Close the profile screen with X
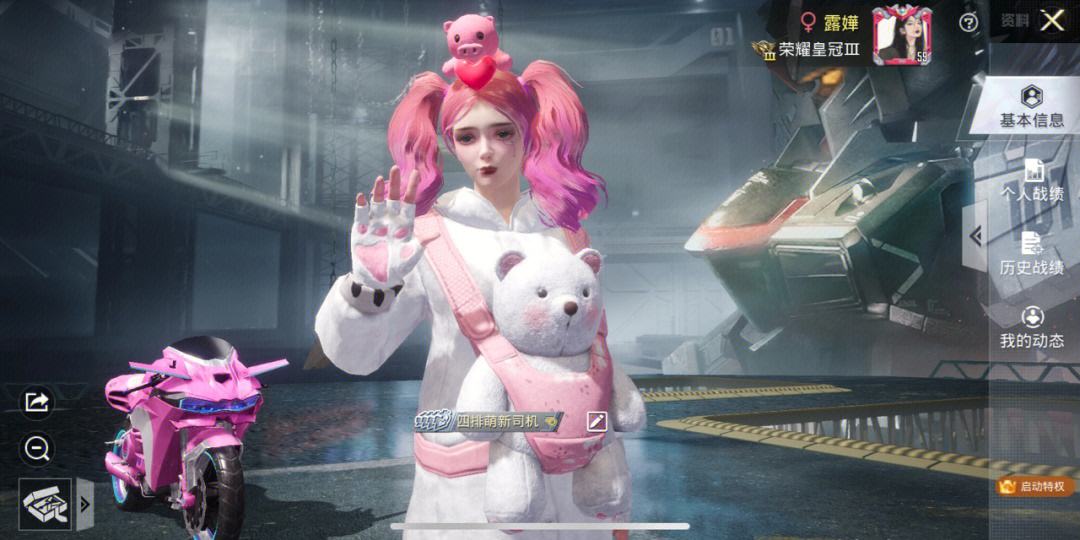1080x540 pixels. (1052, 21)
